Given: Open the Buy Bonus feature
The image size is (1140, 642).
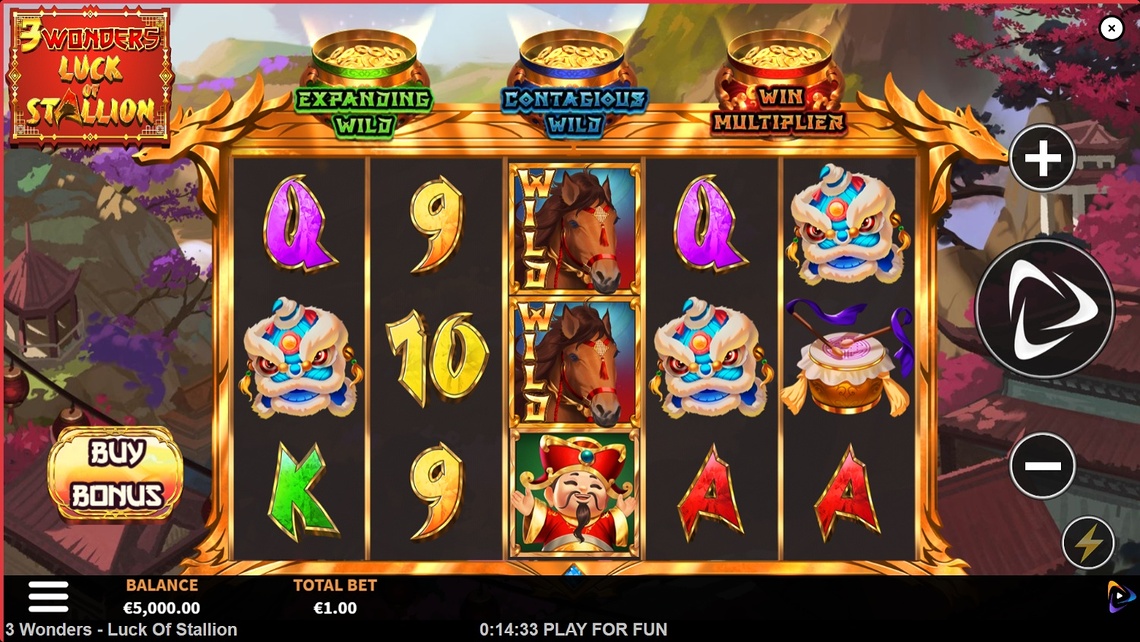Looking at the screenshot, I should [116, 474].
